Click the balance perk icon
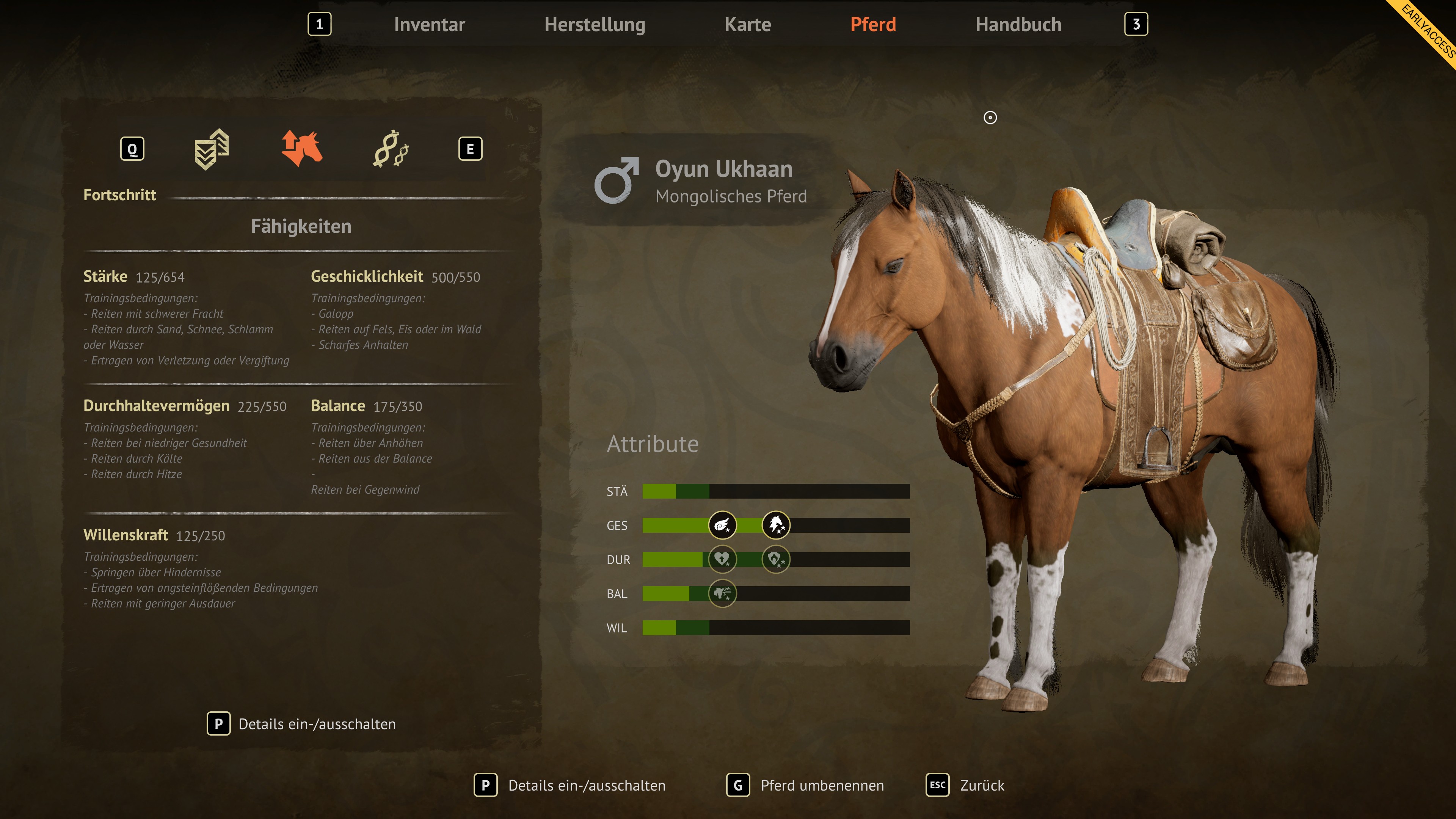Screen dimensions: 1456x819 pos(722,593)
